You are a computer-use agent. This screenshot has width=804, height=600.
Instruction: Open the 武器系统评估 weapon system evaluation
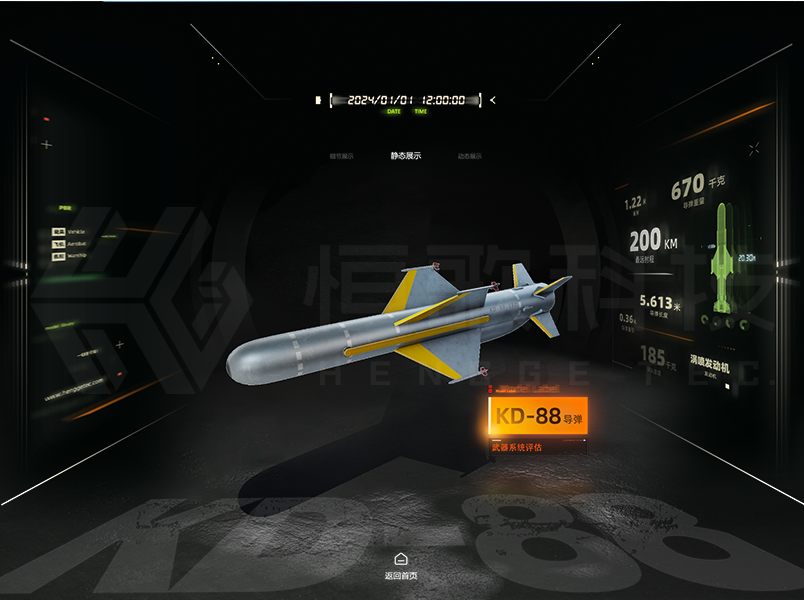[x=516, y=447]
